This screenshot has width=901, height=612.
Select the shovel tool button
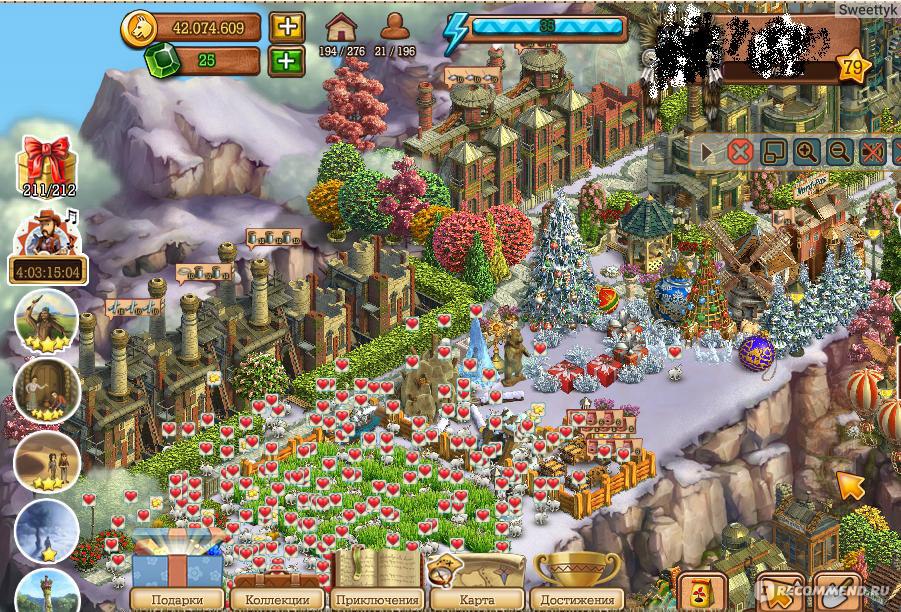(836, 592)
